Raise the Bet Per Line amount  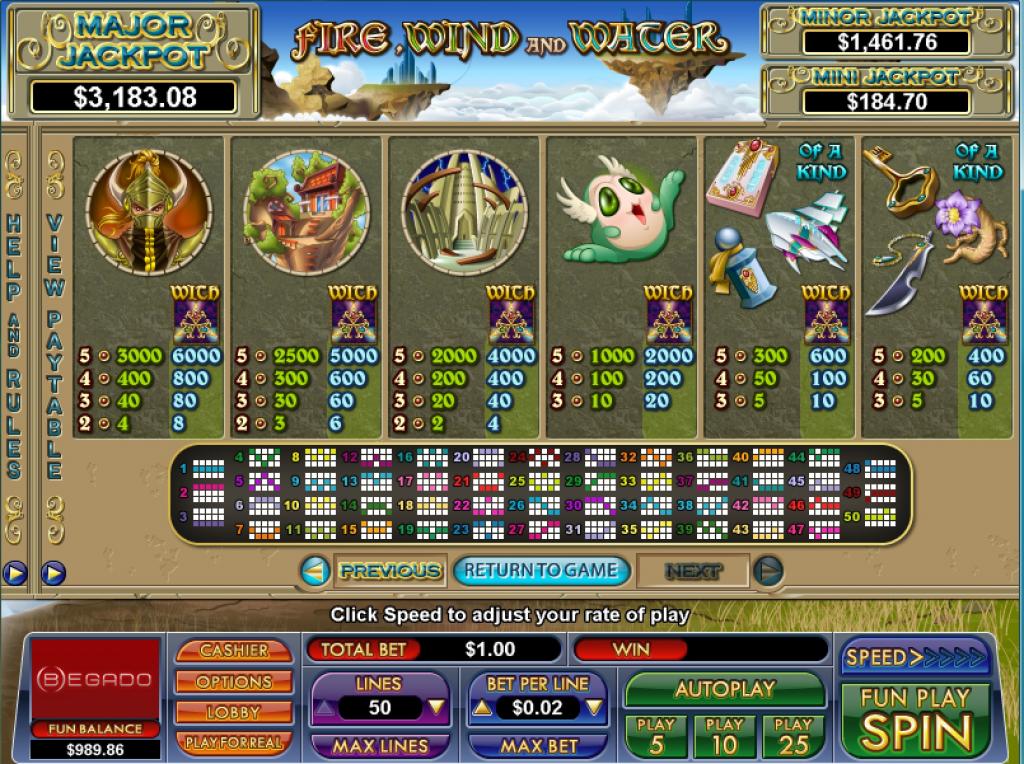481,708
